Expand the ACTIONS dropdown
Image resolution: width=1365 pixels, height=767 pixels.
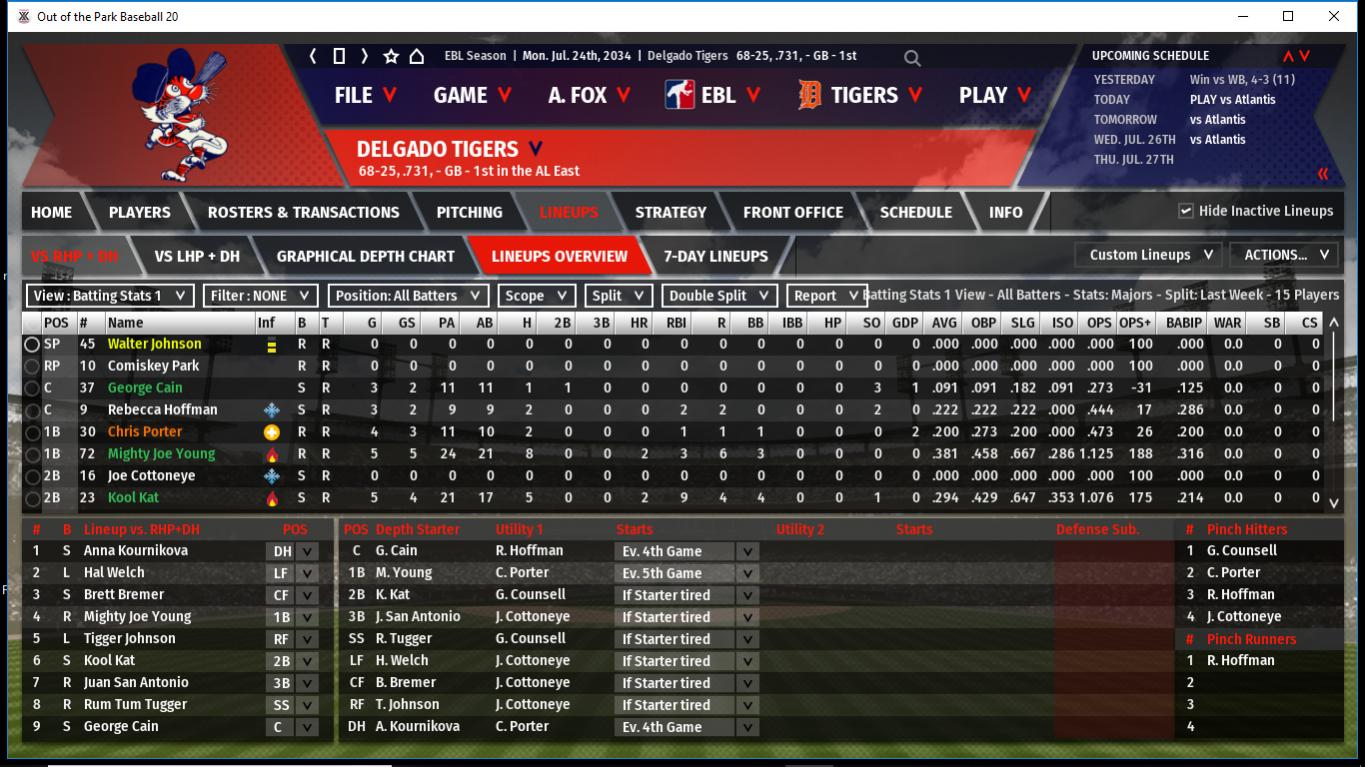(x=1284, y=255)
